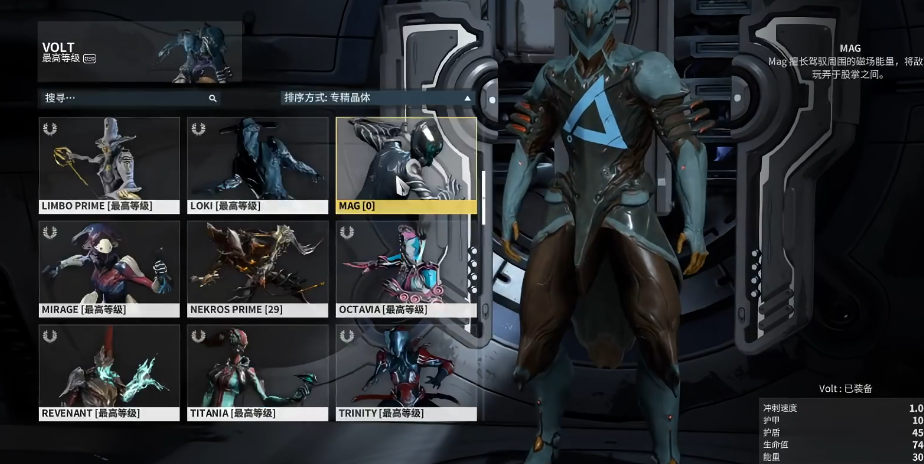Choose the Loki warframe tile
Viewport: 924px width, 464px height.
[258, 165]
